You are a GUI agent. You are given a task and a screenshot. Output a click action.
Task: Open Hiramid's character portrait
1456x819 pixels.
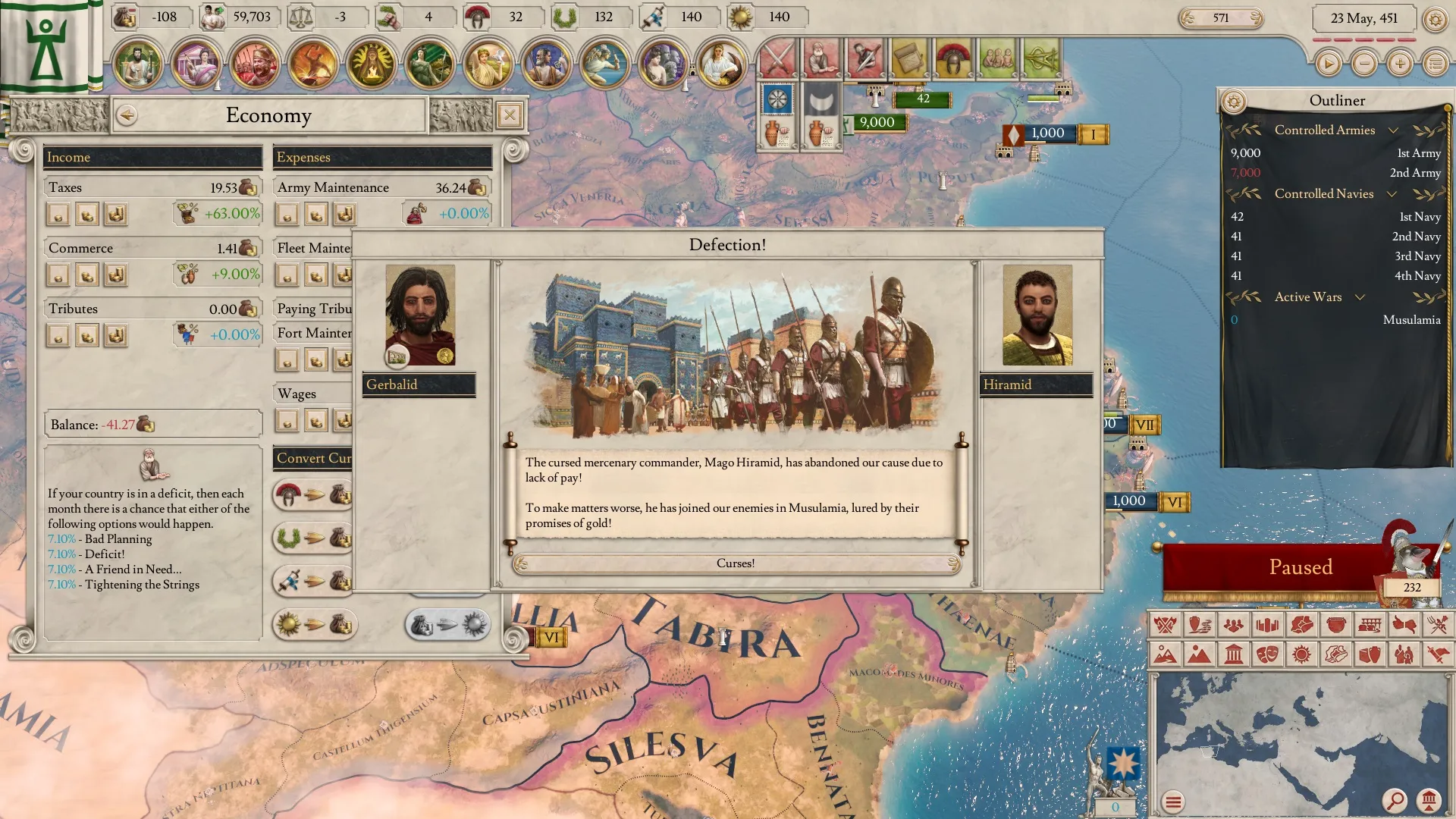(1037, 315)
